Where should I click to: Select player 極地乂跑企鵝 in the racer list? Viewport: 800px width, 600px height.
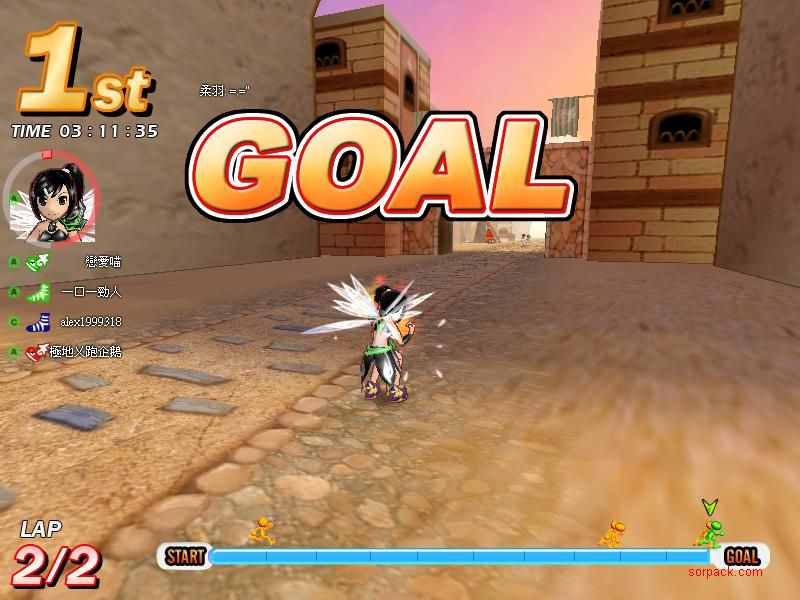coord(89,352)
